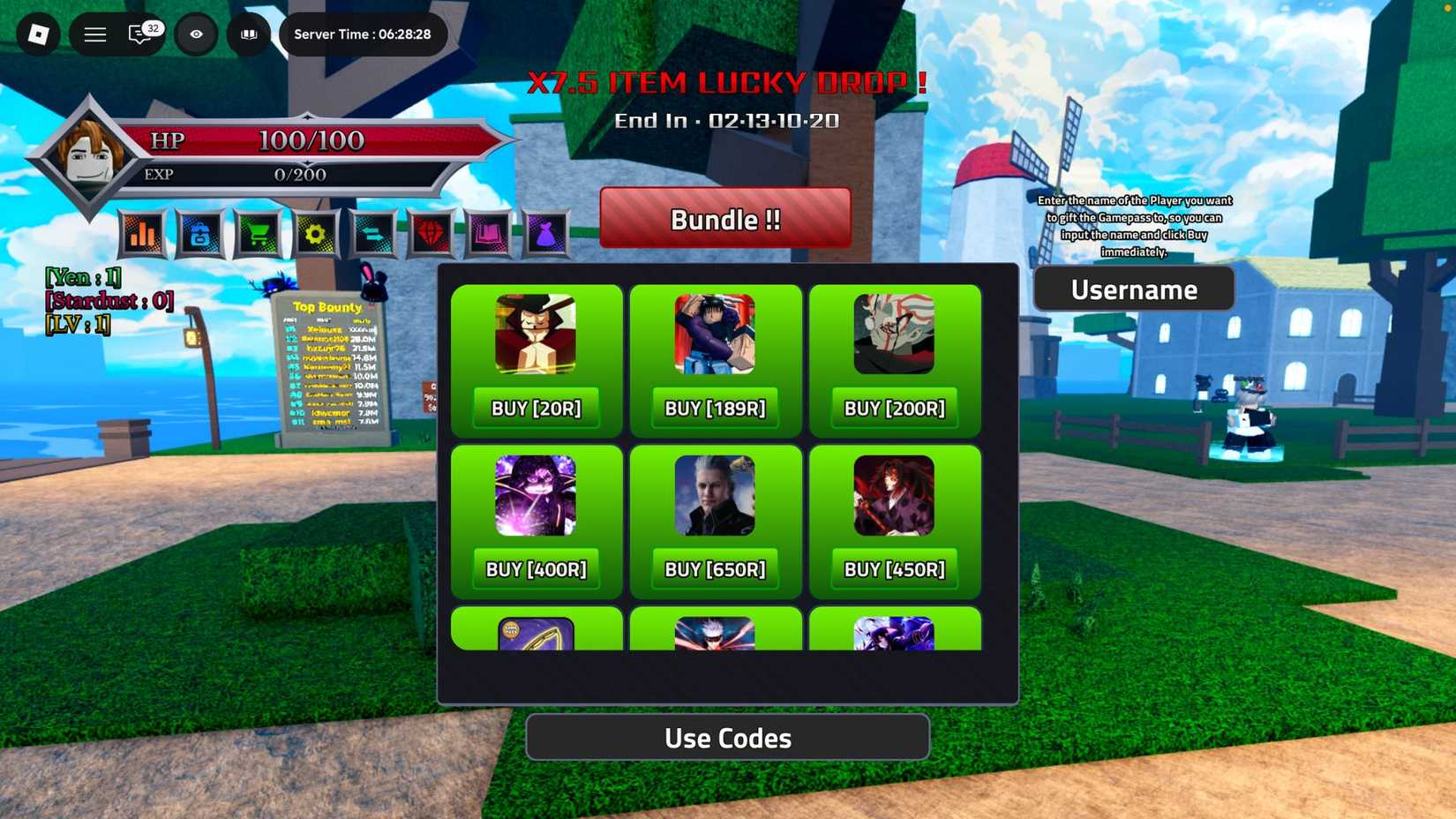Open the trade arrows menu
The width and height of the screenshot is (1456, 819).
click(x=372, y=233)
